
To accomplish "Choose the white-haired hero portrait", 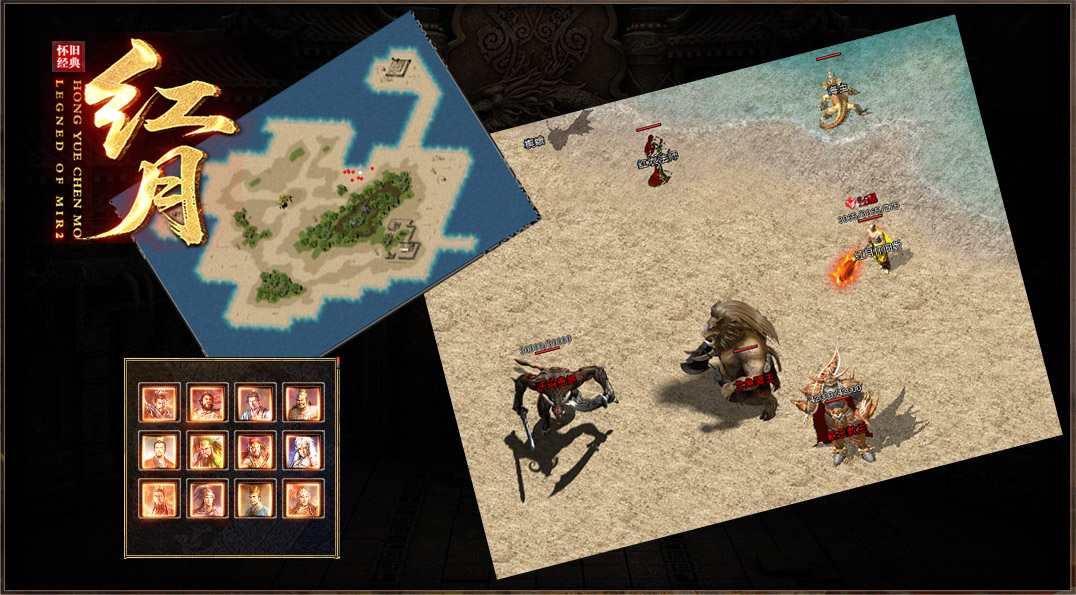I will [303, 451].
